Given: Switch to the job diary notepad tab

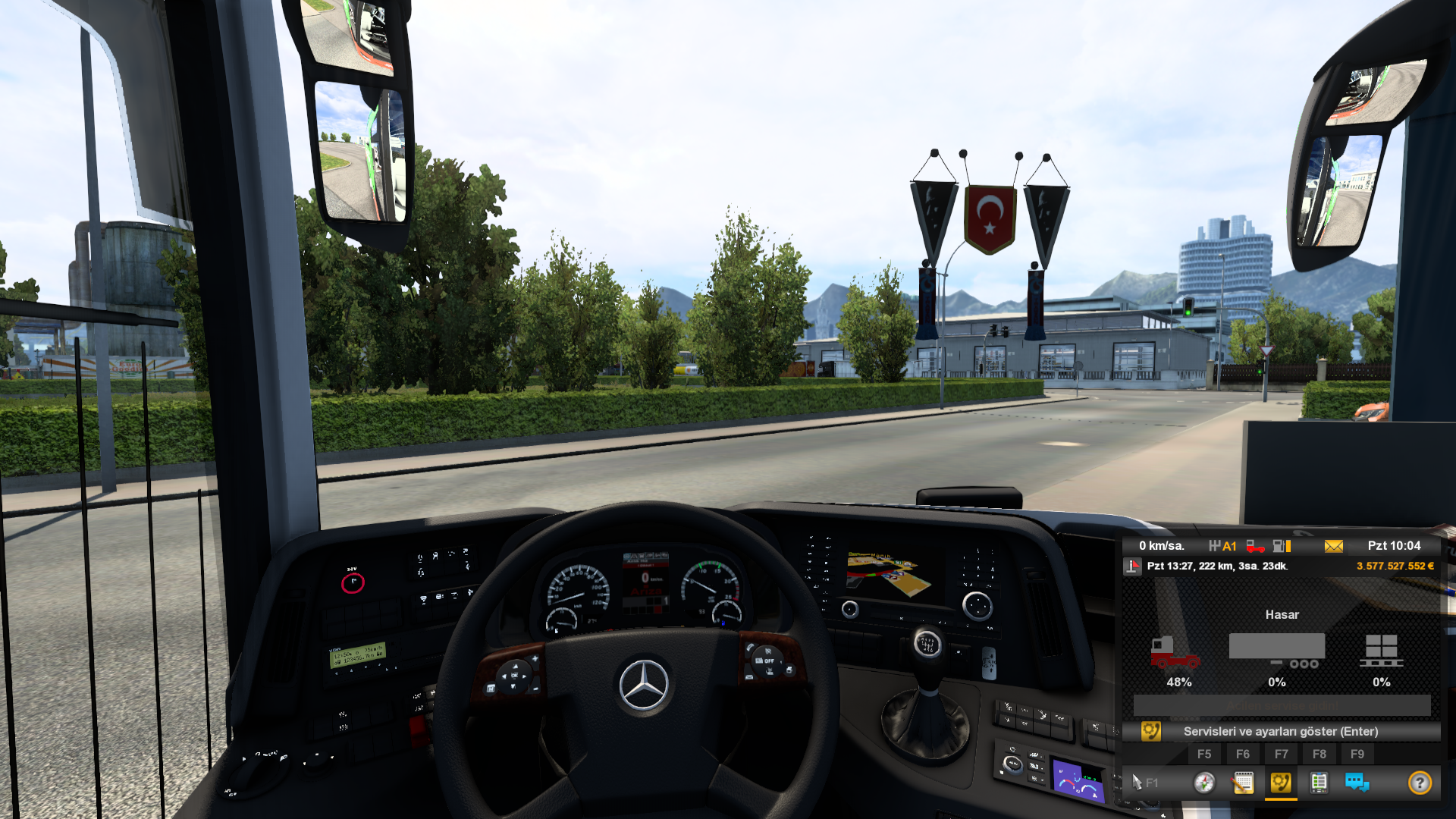Looking at the screenshot, I should point(1243,782).
